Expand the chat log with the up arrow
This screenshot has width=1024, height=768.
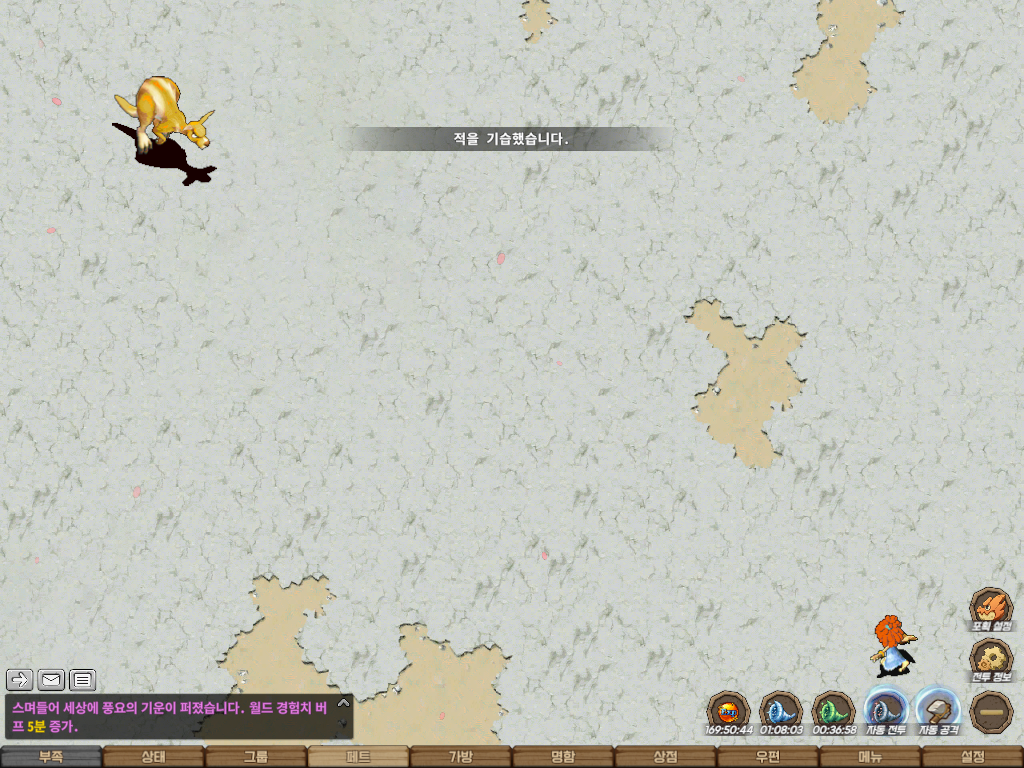[x=344, y=702]
